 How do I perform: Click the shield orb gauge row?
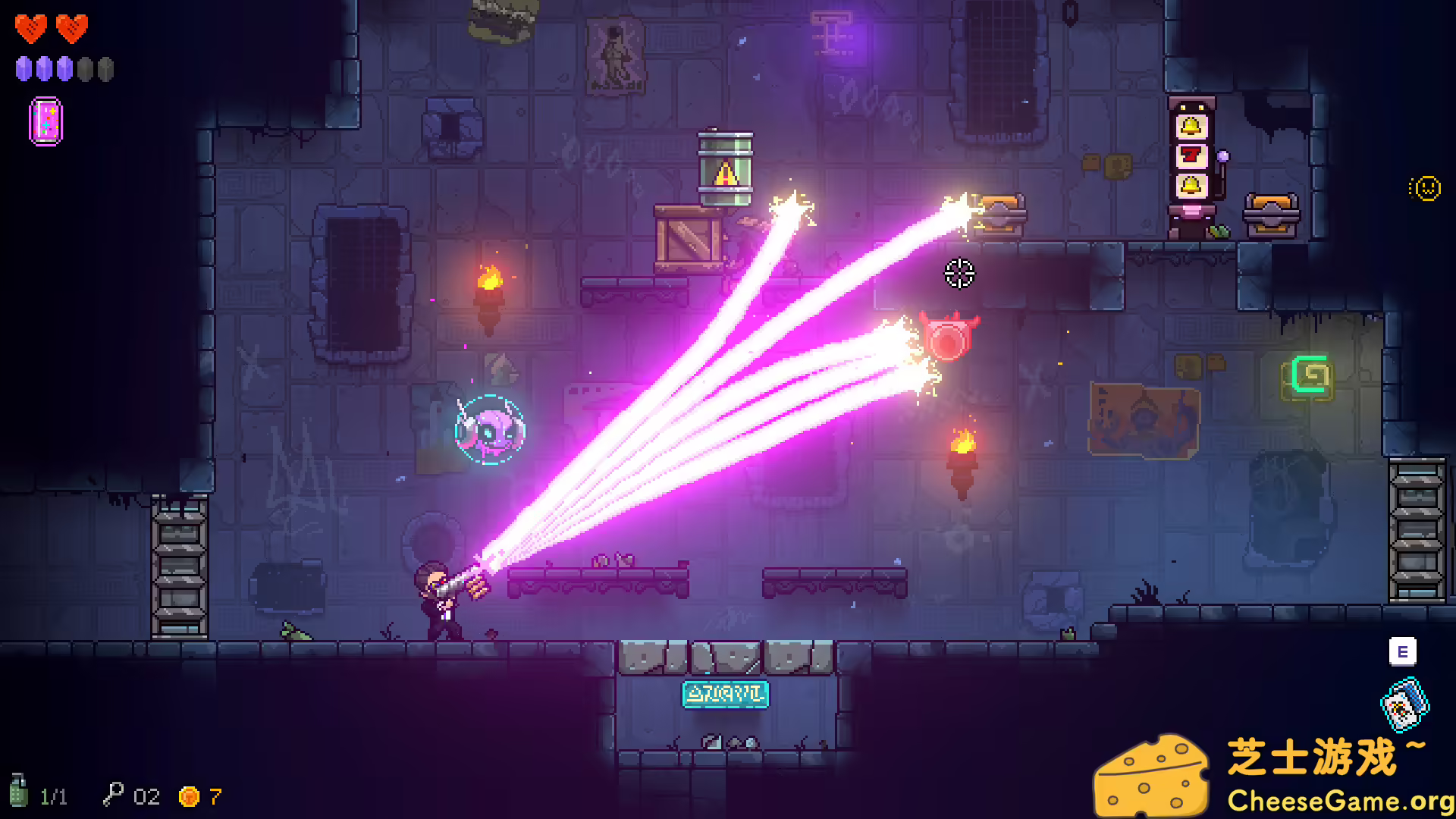click(x=64, y=70)
